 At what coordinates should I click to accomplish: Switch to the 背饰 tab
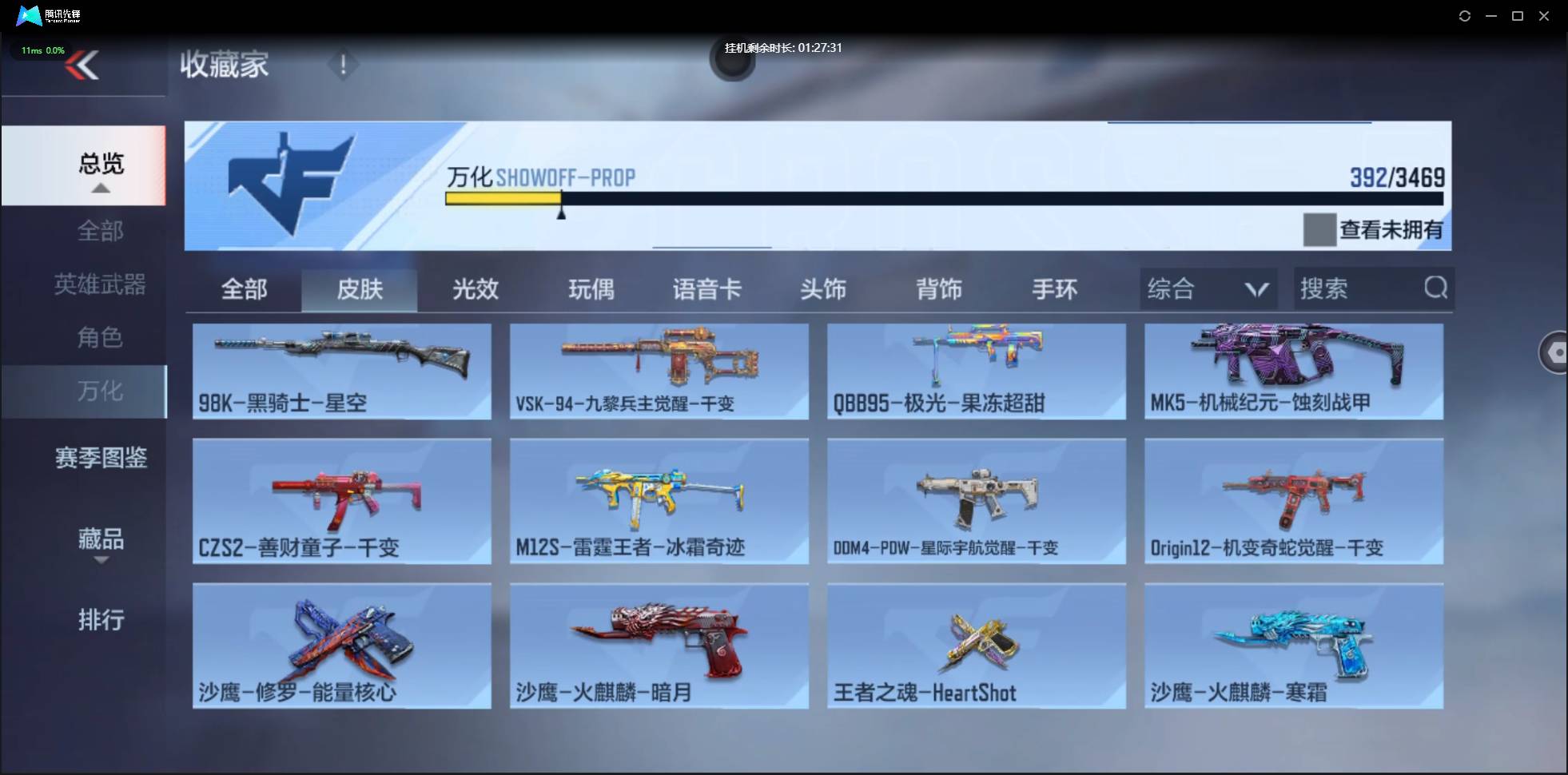pyautogui.click(x=939, y=289)
